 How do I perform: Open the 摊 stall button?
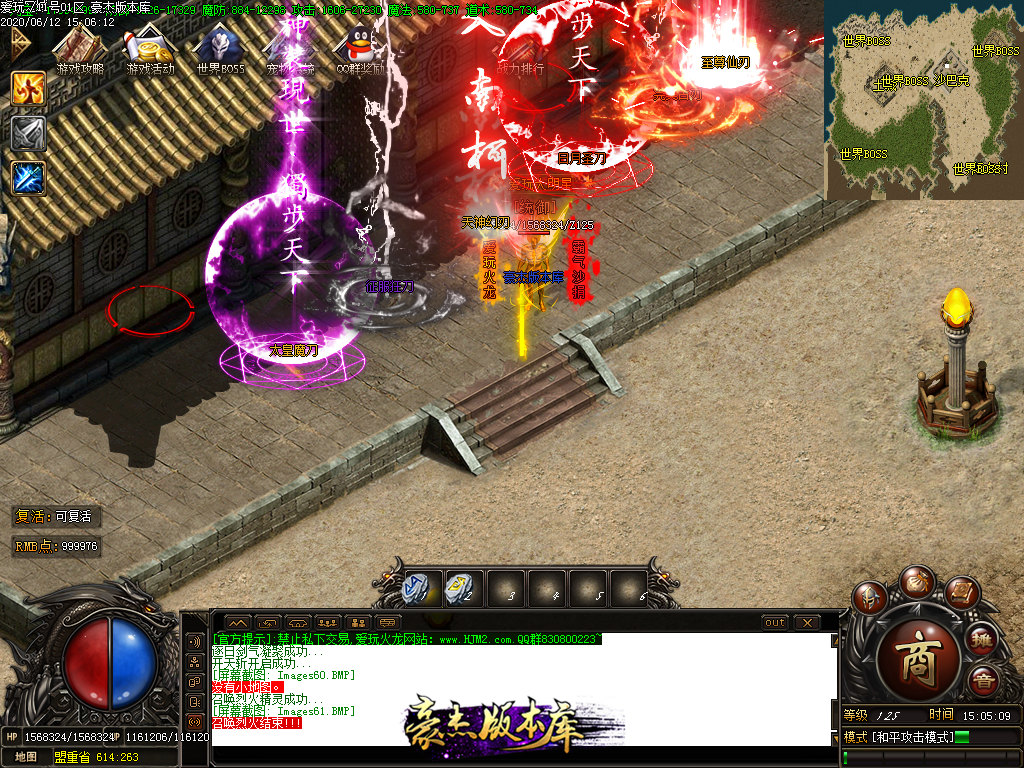pyautogui.click(x=983, y=639)
